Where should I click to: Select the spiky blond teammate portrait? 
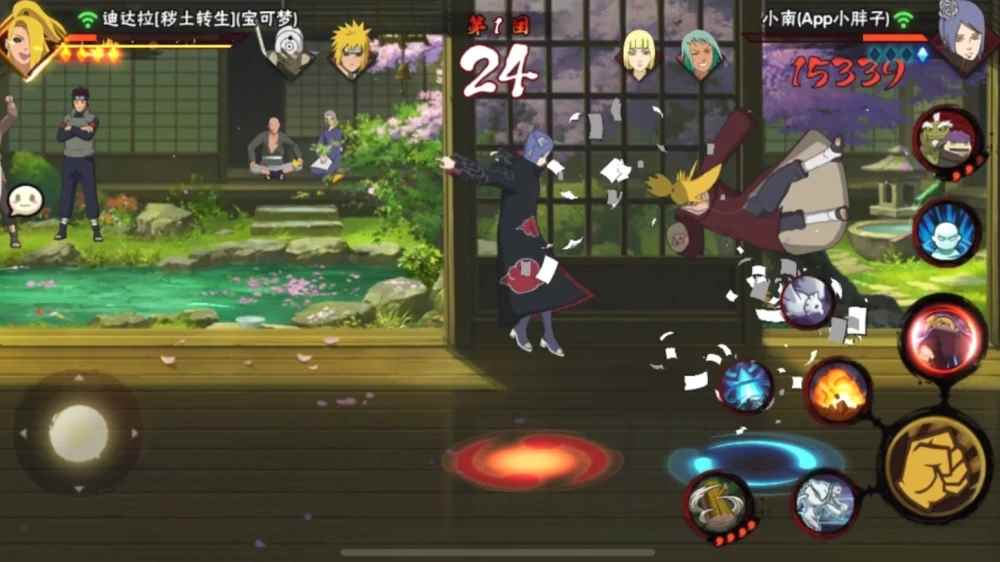pos(352,50)
